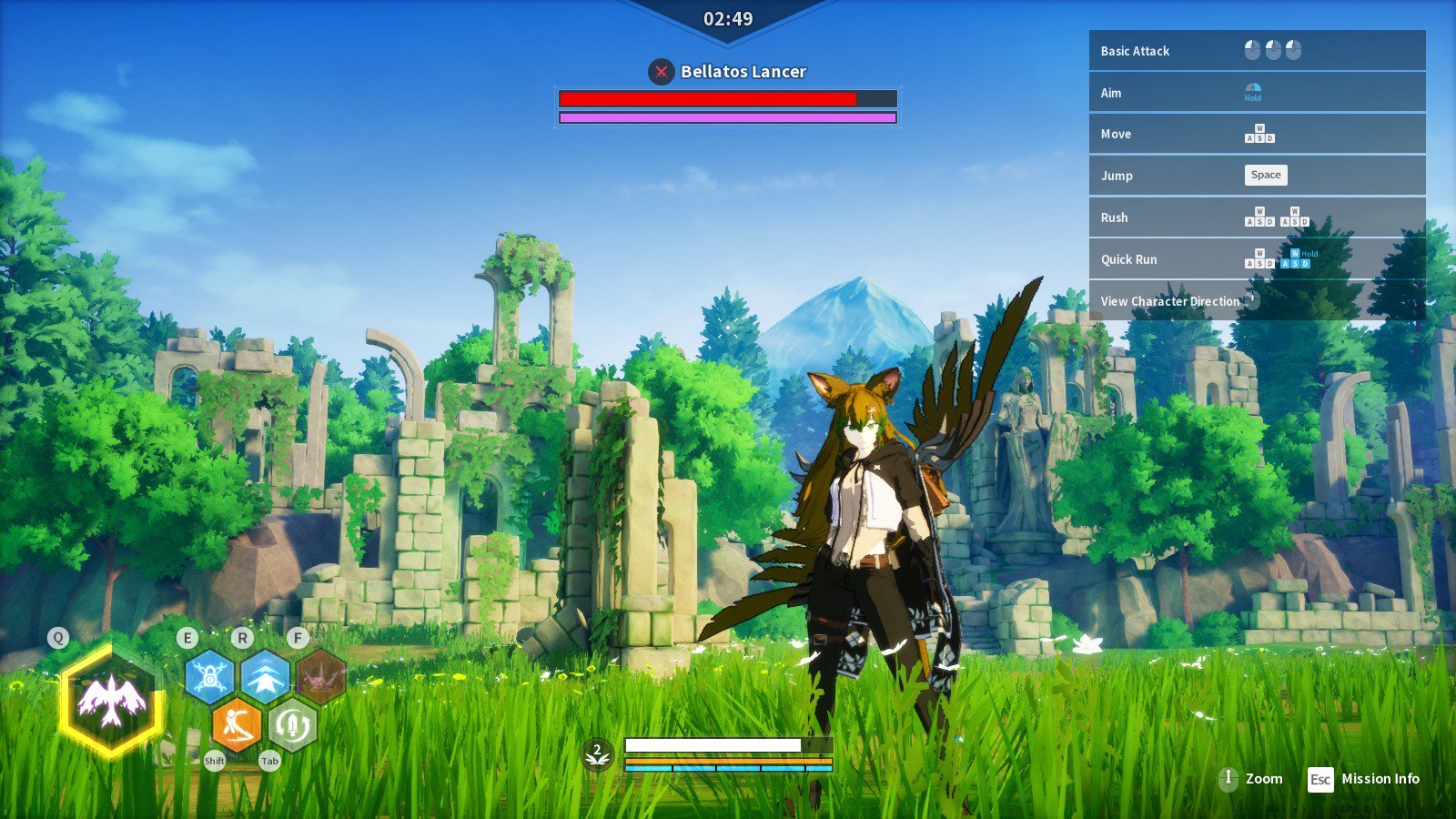
Task: Click the green sword swap icon
Action: 292,725
